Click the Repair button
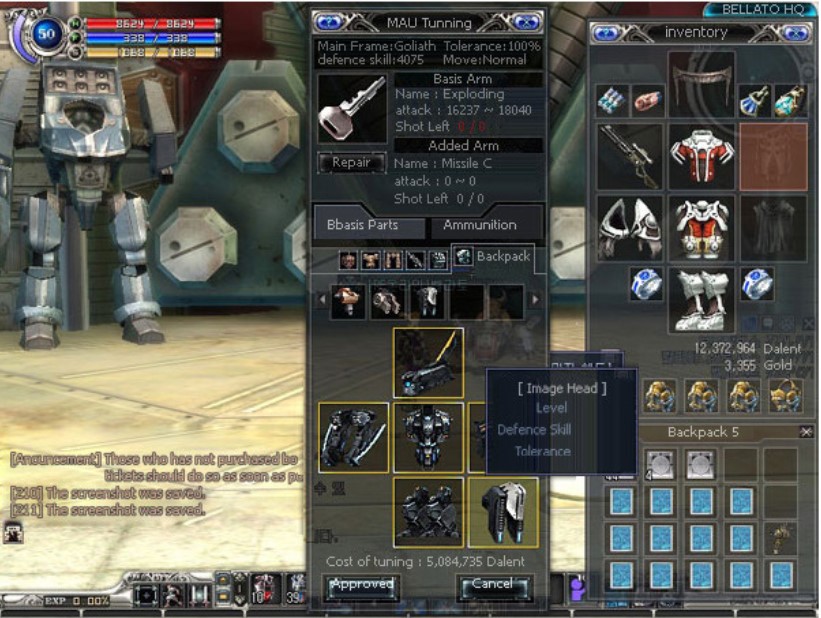 point(351,163)
